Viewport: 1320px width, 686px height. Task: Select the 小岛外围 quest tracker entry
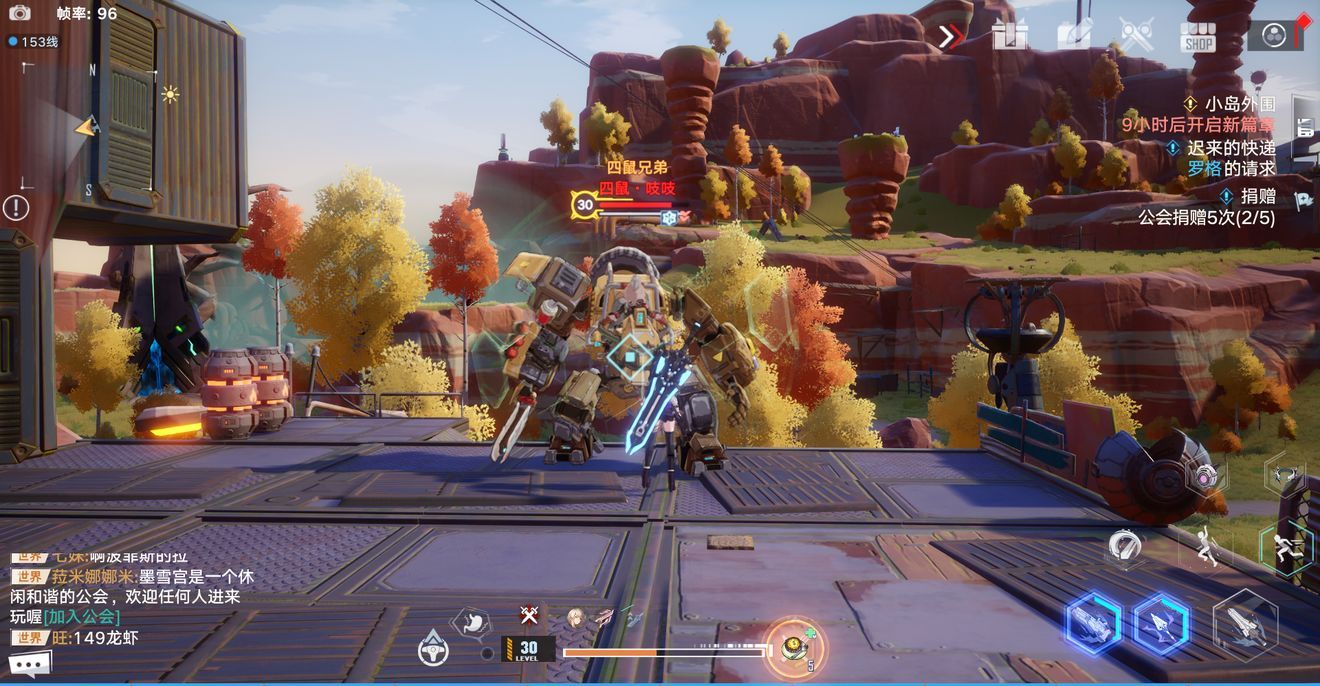(x=1240, y=104)
